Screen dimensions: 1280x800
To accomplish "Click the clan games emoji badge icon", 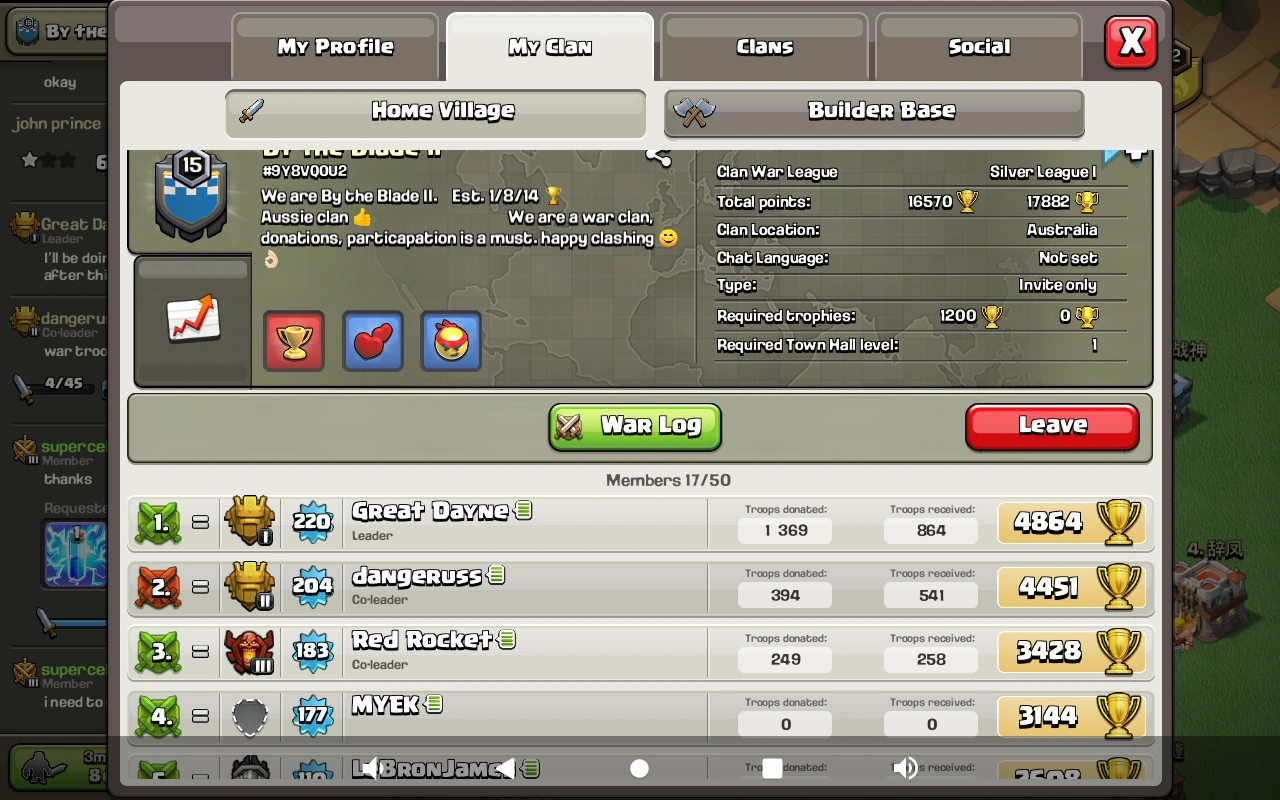I will coord(450,340).
